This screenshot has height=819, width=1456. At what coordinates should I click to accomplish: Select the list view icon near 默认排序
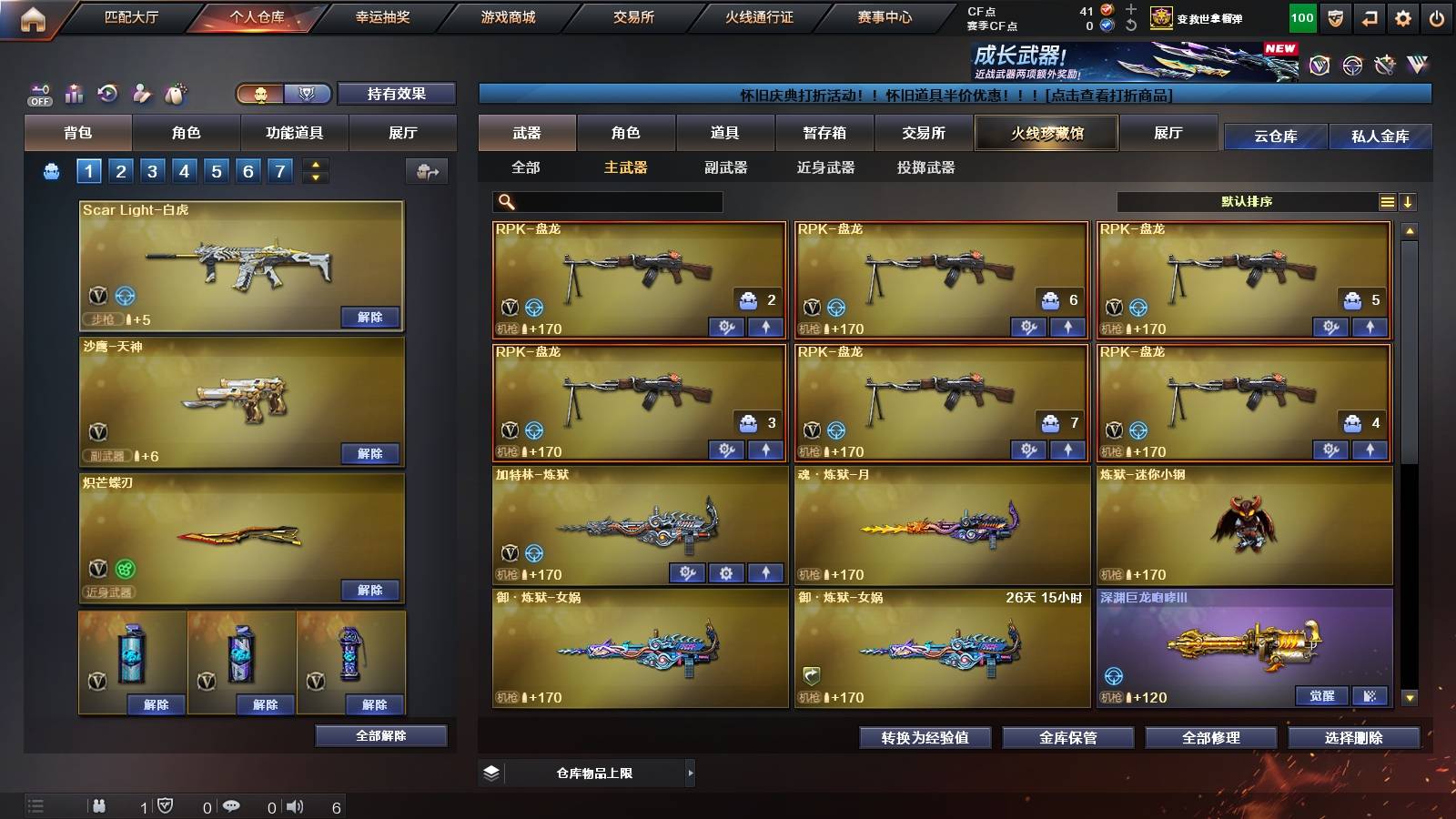[x=1387, y=201]
